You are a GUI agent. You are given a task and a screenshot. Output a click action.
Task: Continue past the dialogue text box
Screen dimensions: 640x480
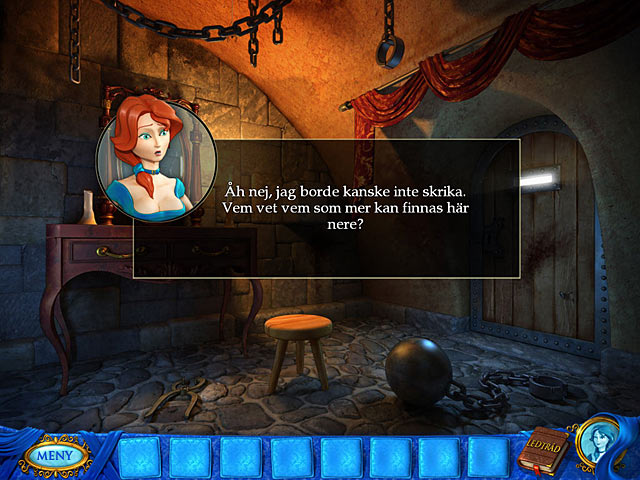point(326,208)
